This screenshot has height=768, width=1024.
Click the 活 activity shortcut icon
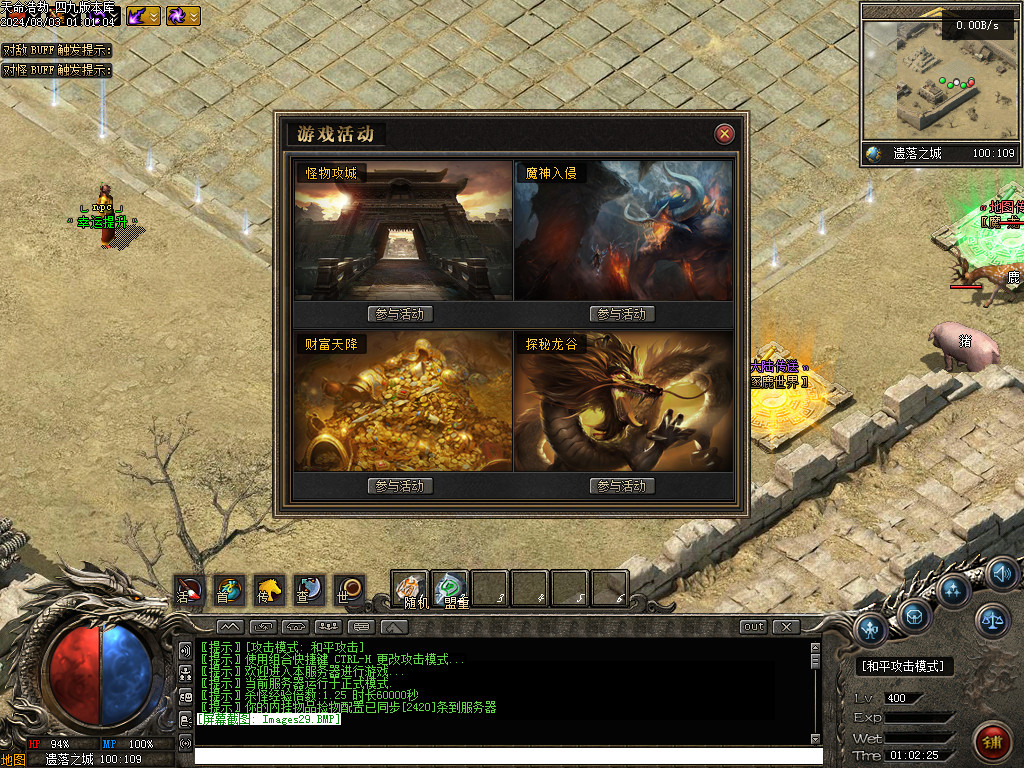pos(189,590)
